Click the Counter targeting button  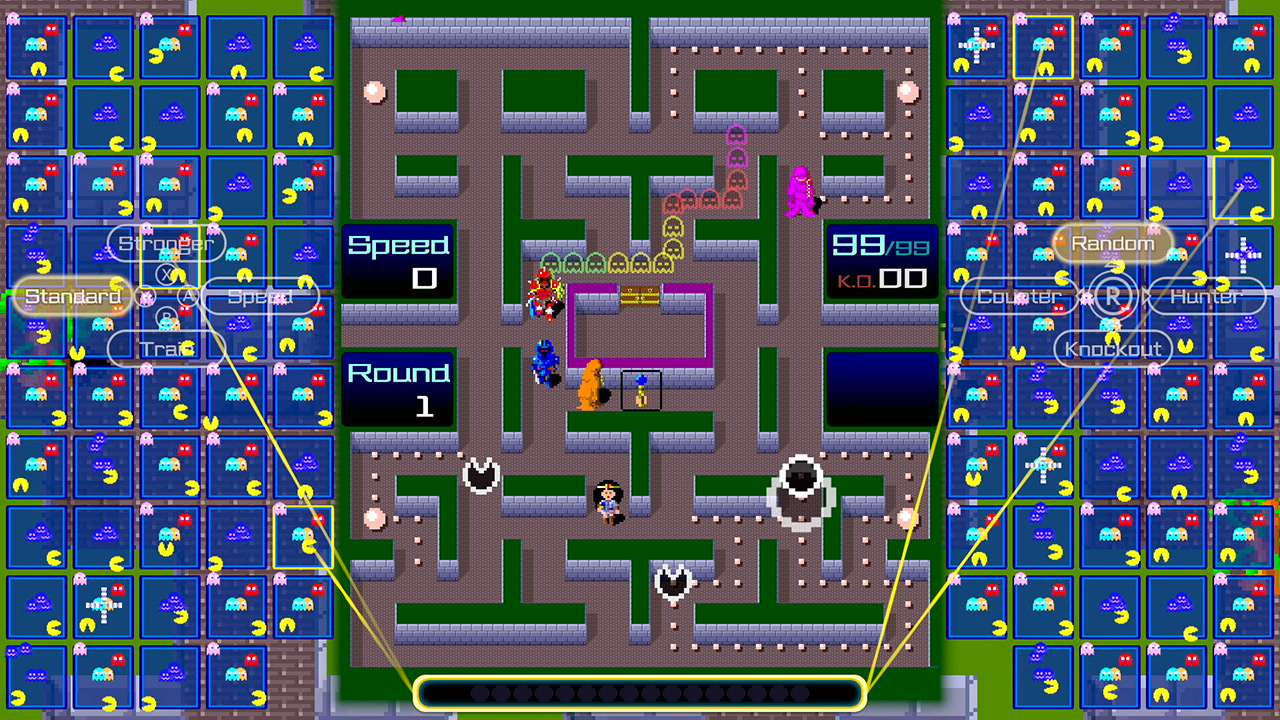coord(1017,296)
